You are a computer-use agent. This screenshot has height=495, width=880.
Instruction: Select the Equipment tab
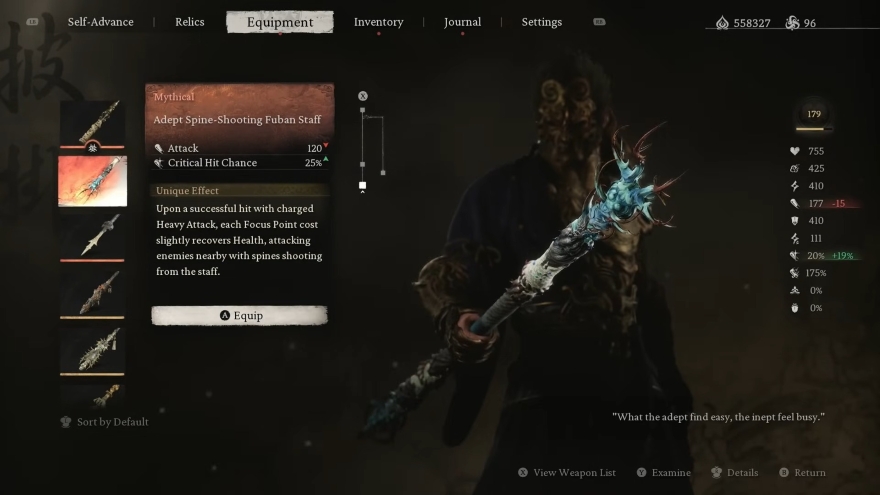tap(279, 22)
